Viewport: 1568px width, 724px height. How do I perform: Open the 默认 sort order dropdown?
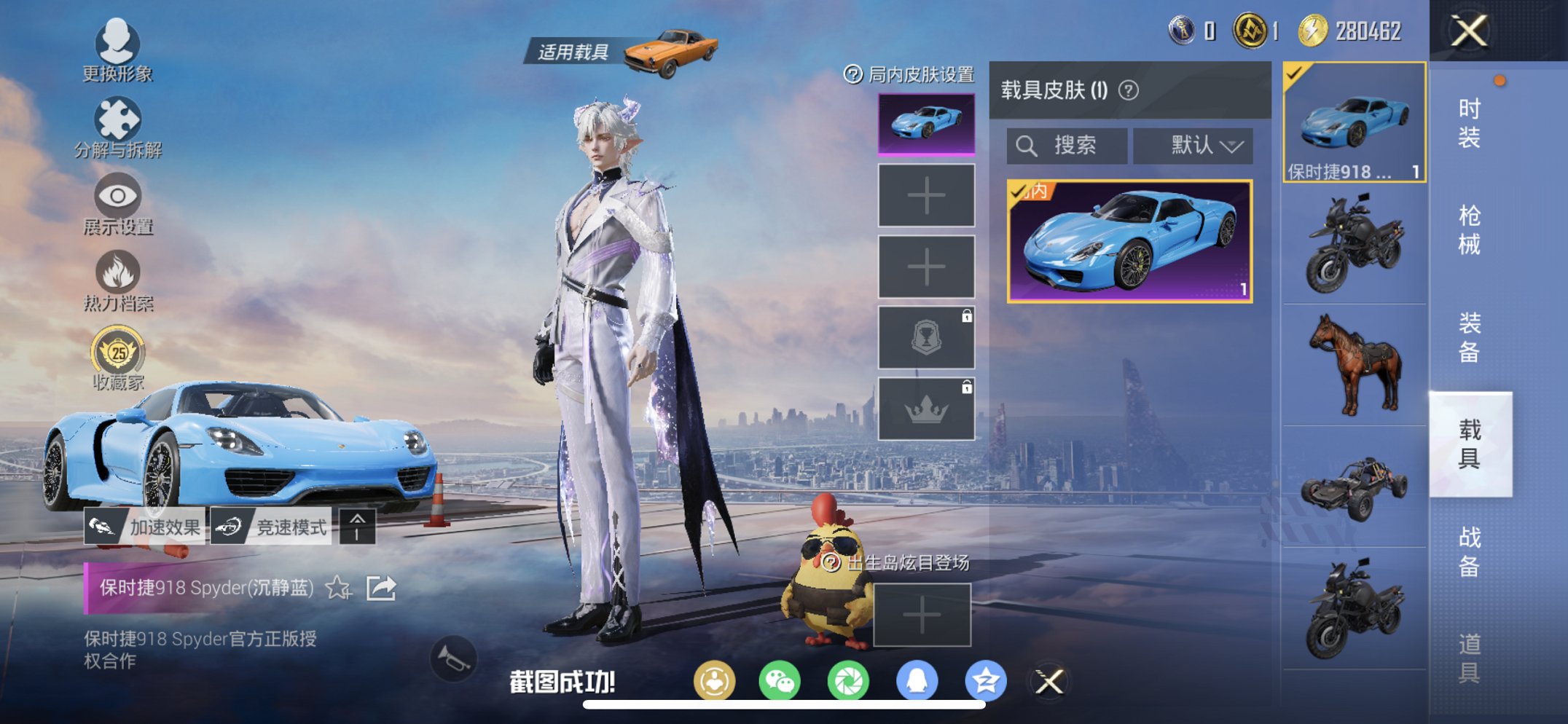pyautogui.click(x=1193, y=145)
